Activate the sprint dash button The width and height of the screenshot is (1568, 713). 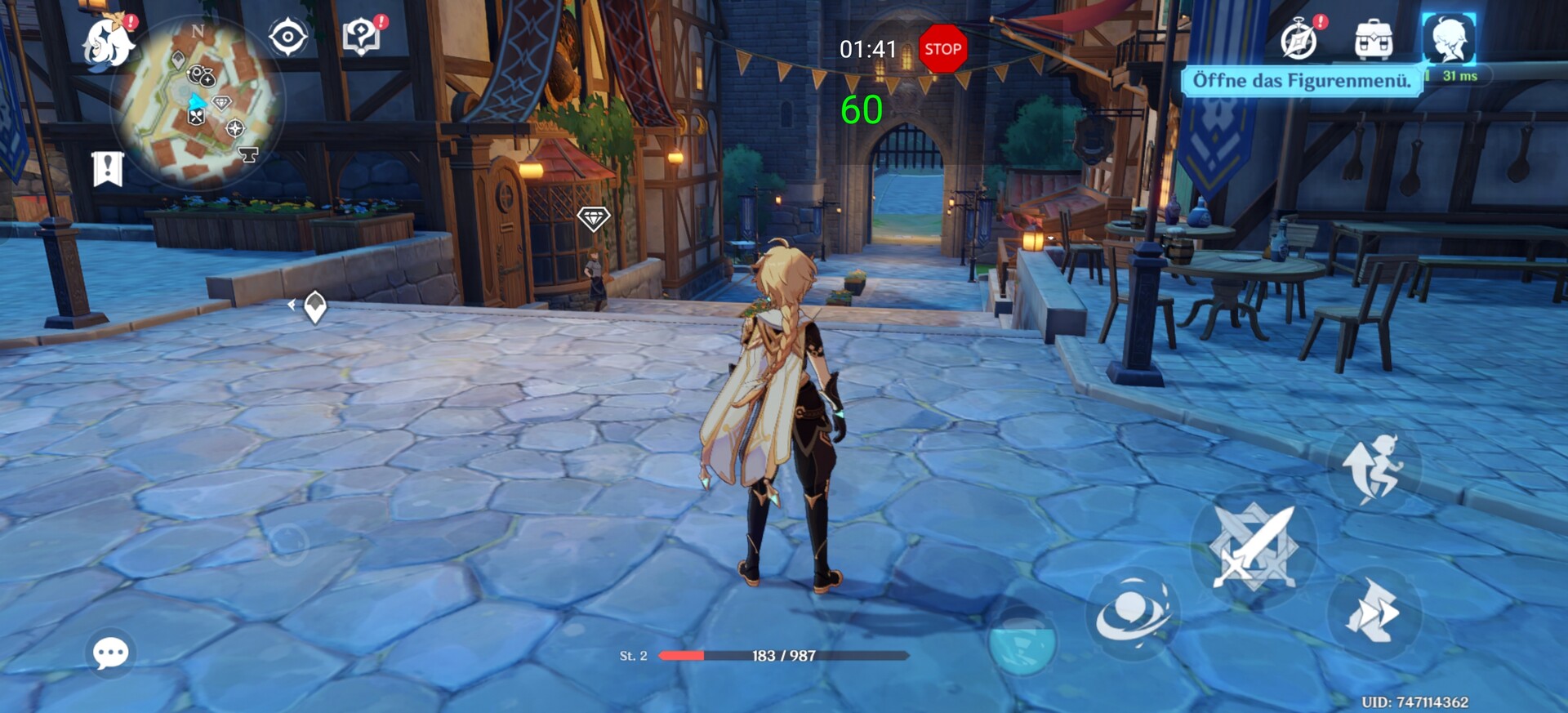(x=1374, y=612)
